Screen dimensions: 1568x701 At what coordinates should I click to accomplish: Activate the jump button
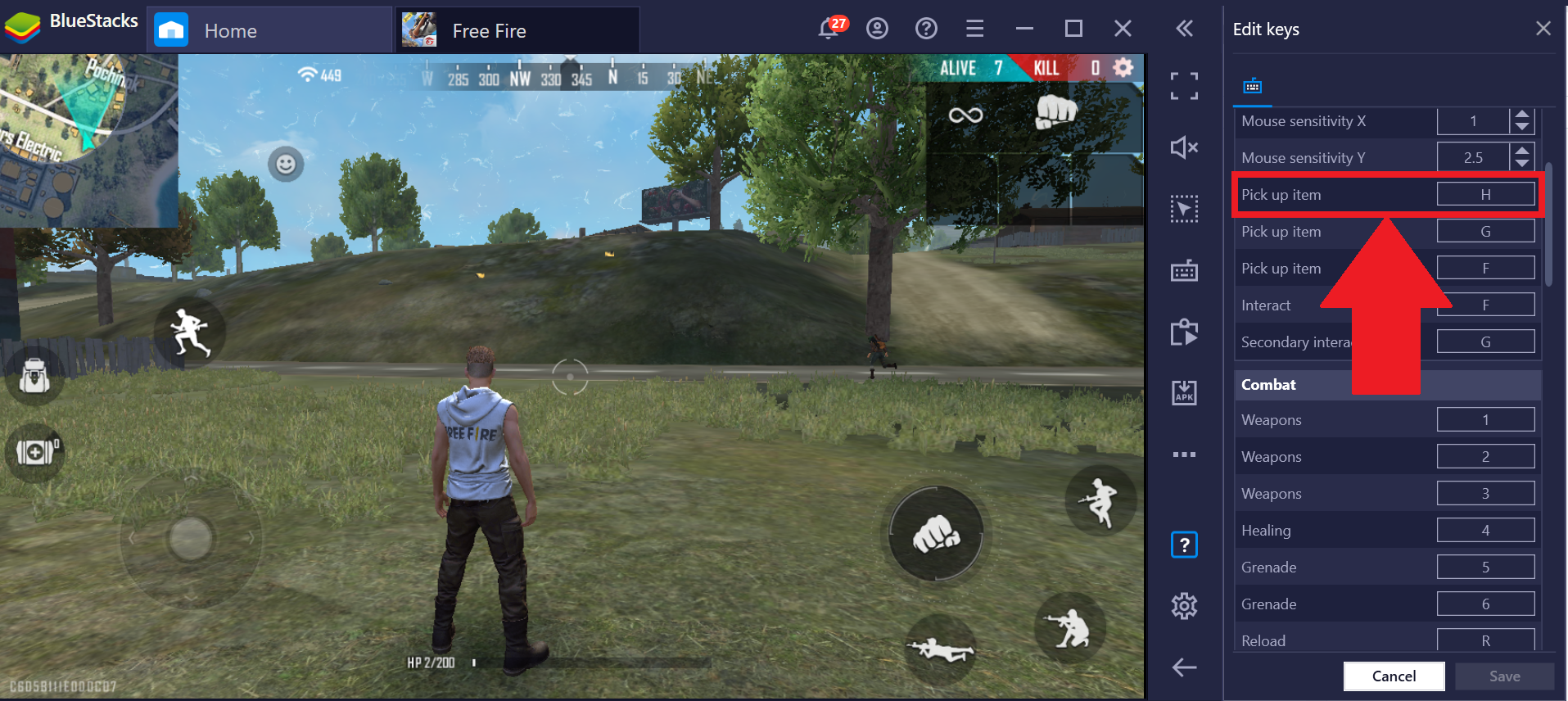coord(1100,500)
